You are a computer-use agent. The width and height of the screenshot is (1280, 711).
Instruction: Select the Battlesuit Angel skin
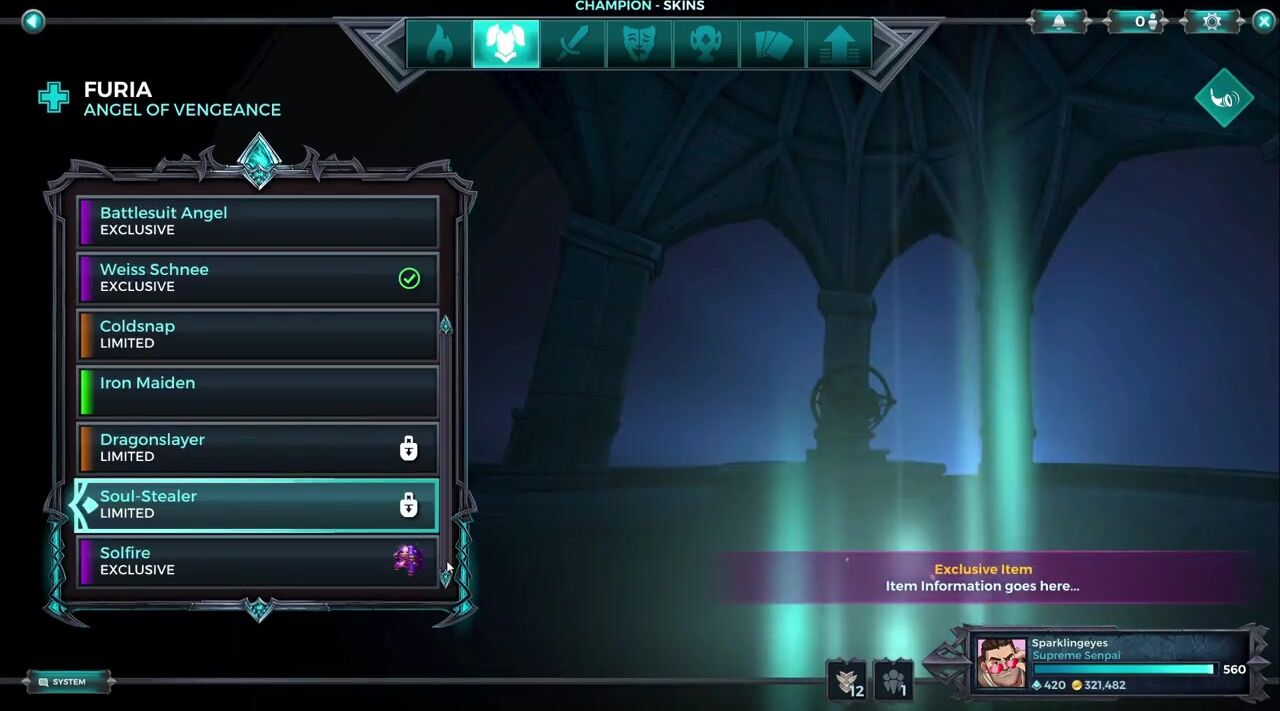pyautogui.click(x=258, y=221)
